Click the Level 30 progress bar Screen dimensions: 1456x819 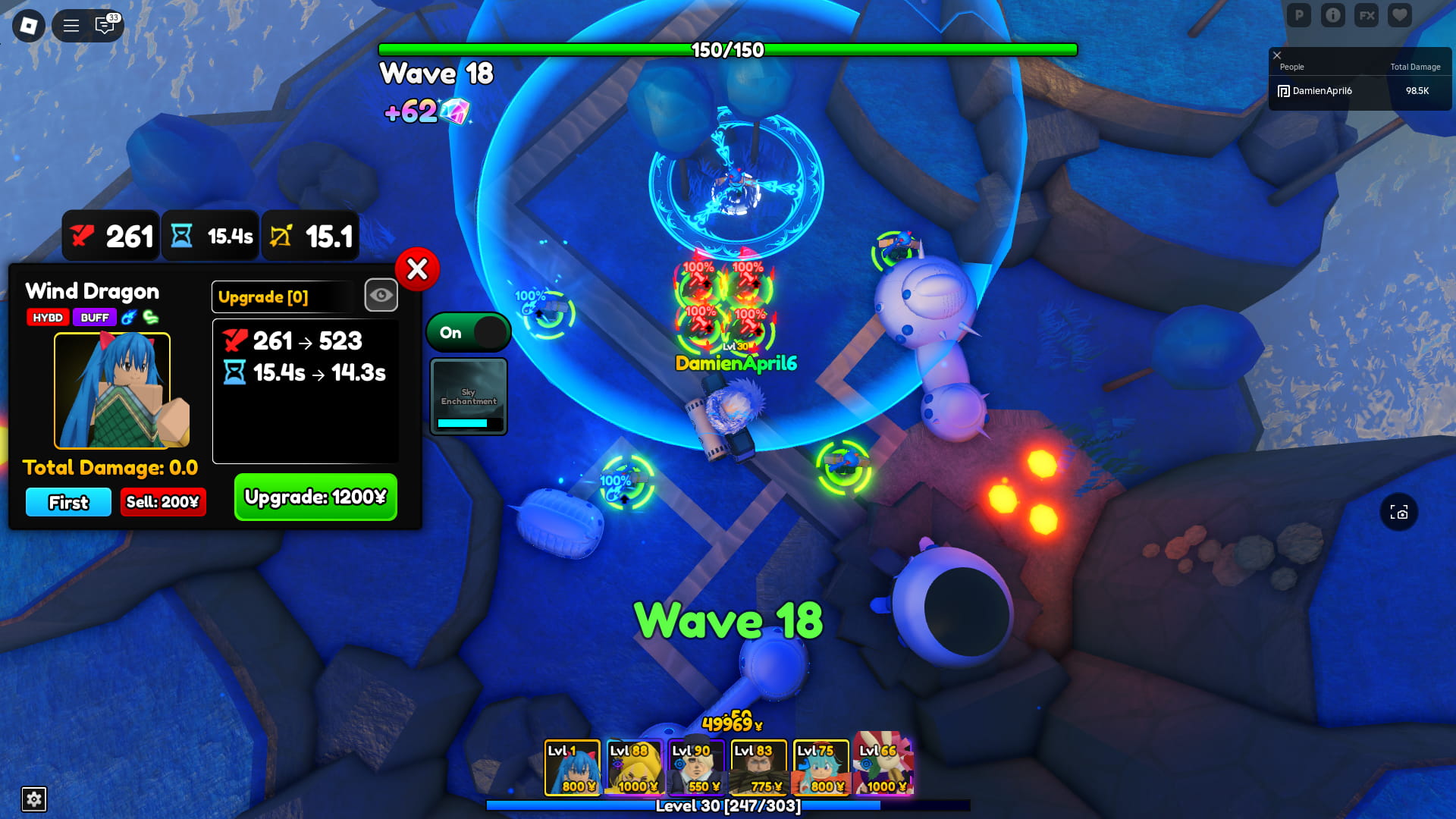[726, 807]
